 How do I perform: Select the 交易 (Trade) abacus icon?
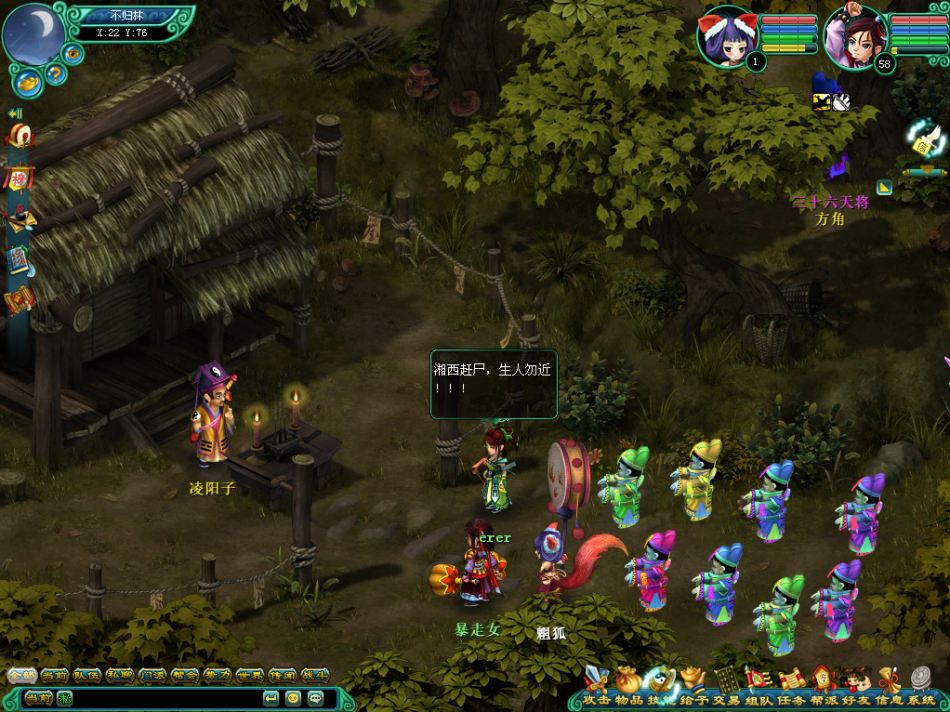click(724, 682)
